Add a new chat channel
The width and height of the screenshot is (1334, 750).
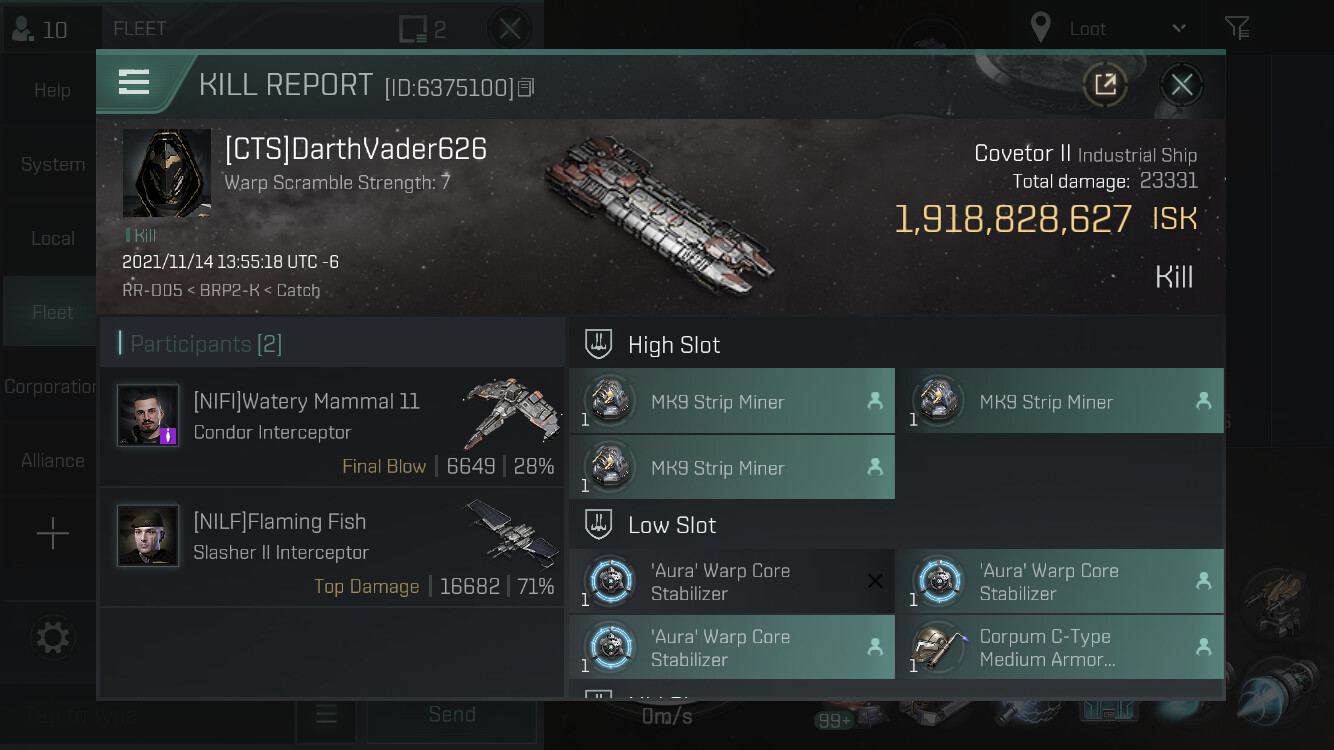tap(53, 534)
